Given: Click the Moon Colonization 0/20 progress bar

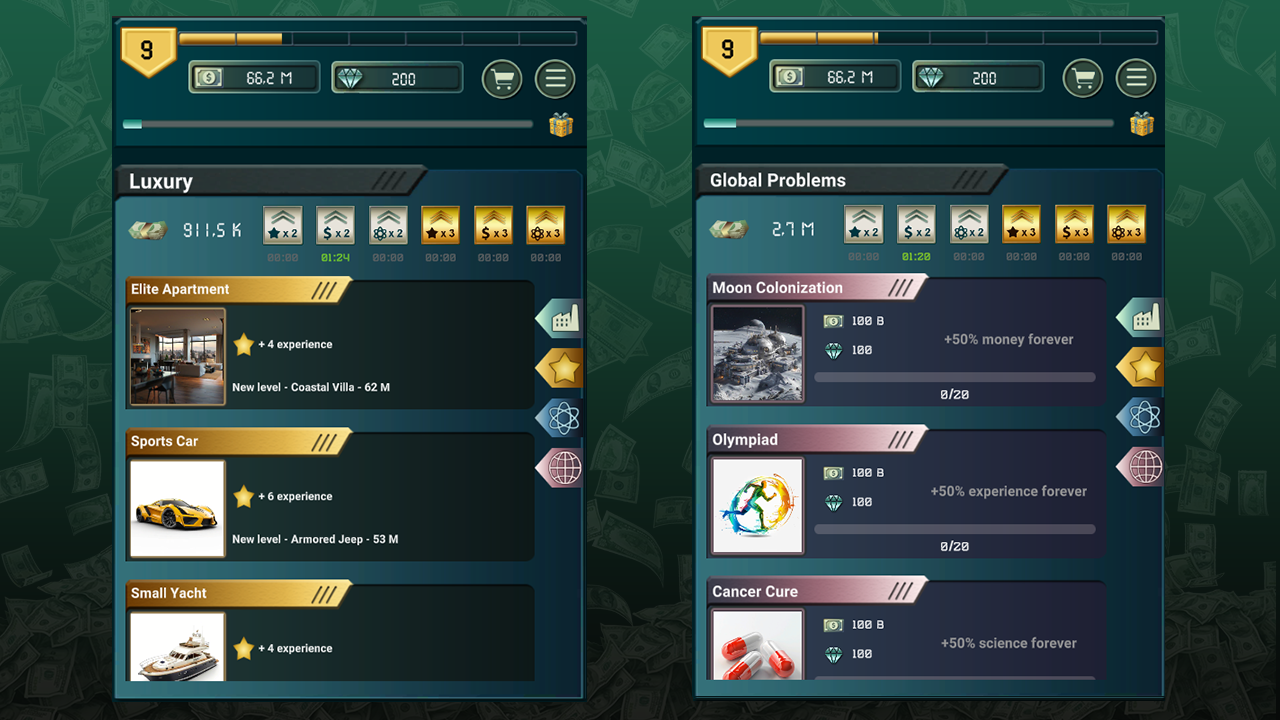Looking at the screenshot, I should [957, 377].
